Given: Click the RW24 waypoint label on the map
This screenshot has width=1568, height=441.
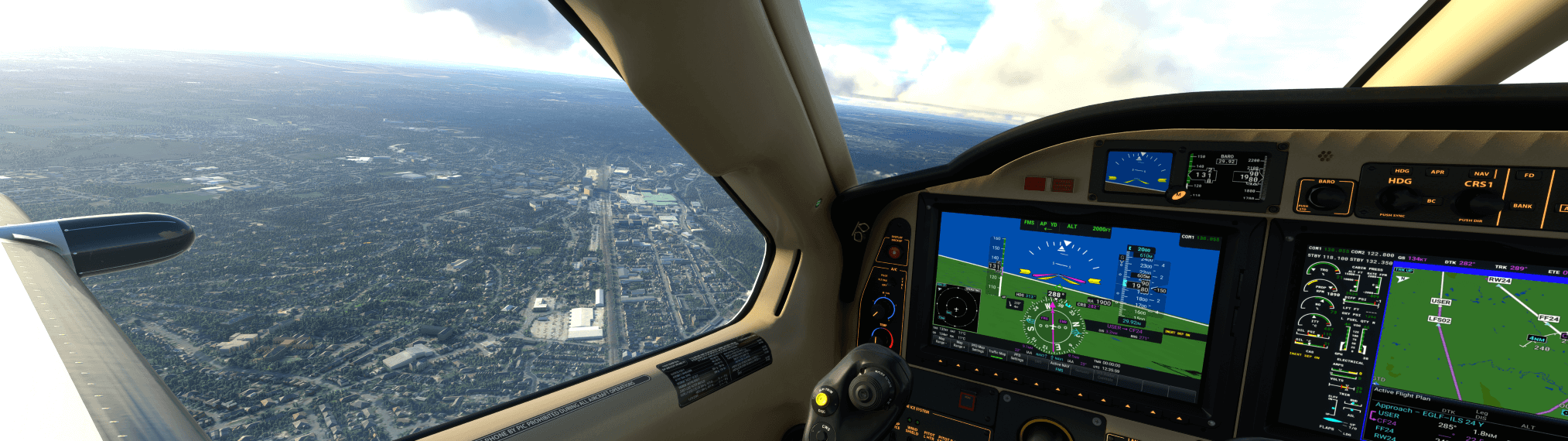Looking at the screenshot, I should [1498, 280].
